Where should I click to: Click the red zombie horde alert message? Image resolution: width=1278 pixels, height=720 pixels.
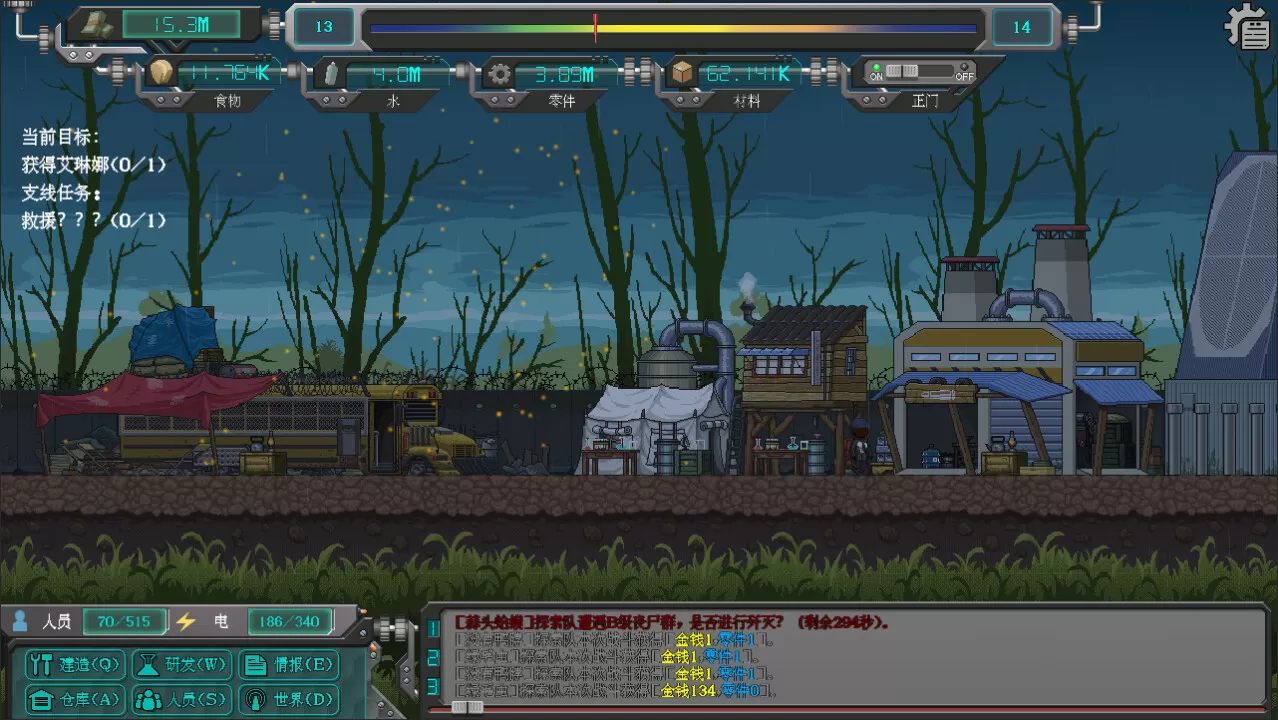click(x=672, y=622)
